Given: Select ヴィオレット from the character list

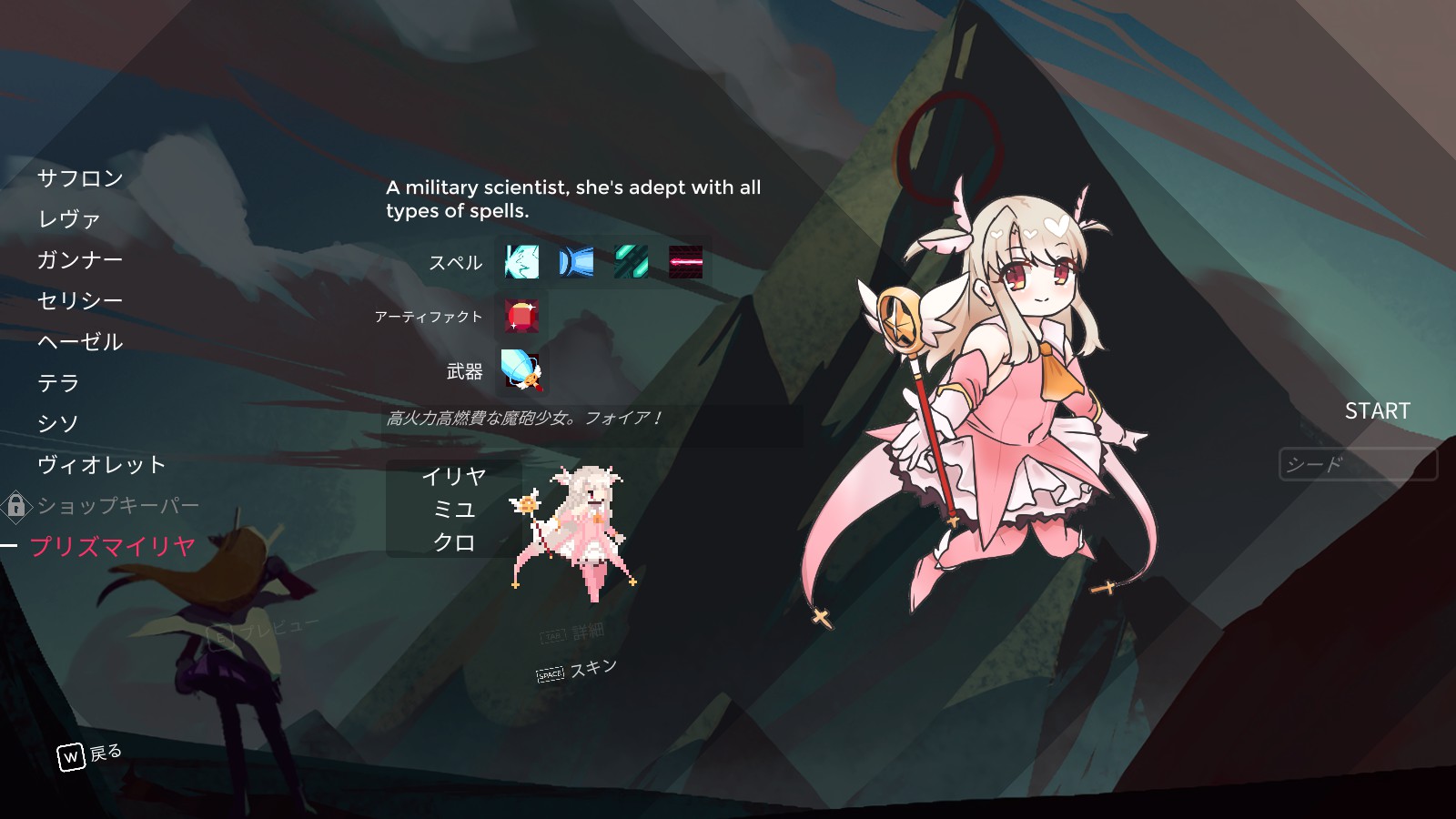Looking at the screenshot, I should pos(101,464).
